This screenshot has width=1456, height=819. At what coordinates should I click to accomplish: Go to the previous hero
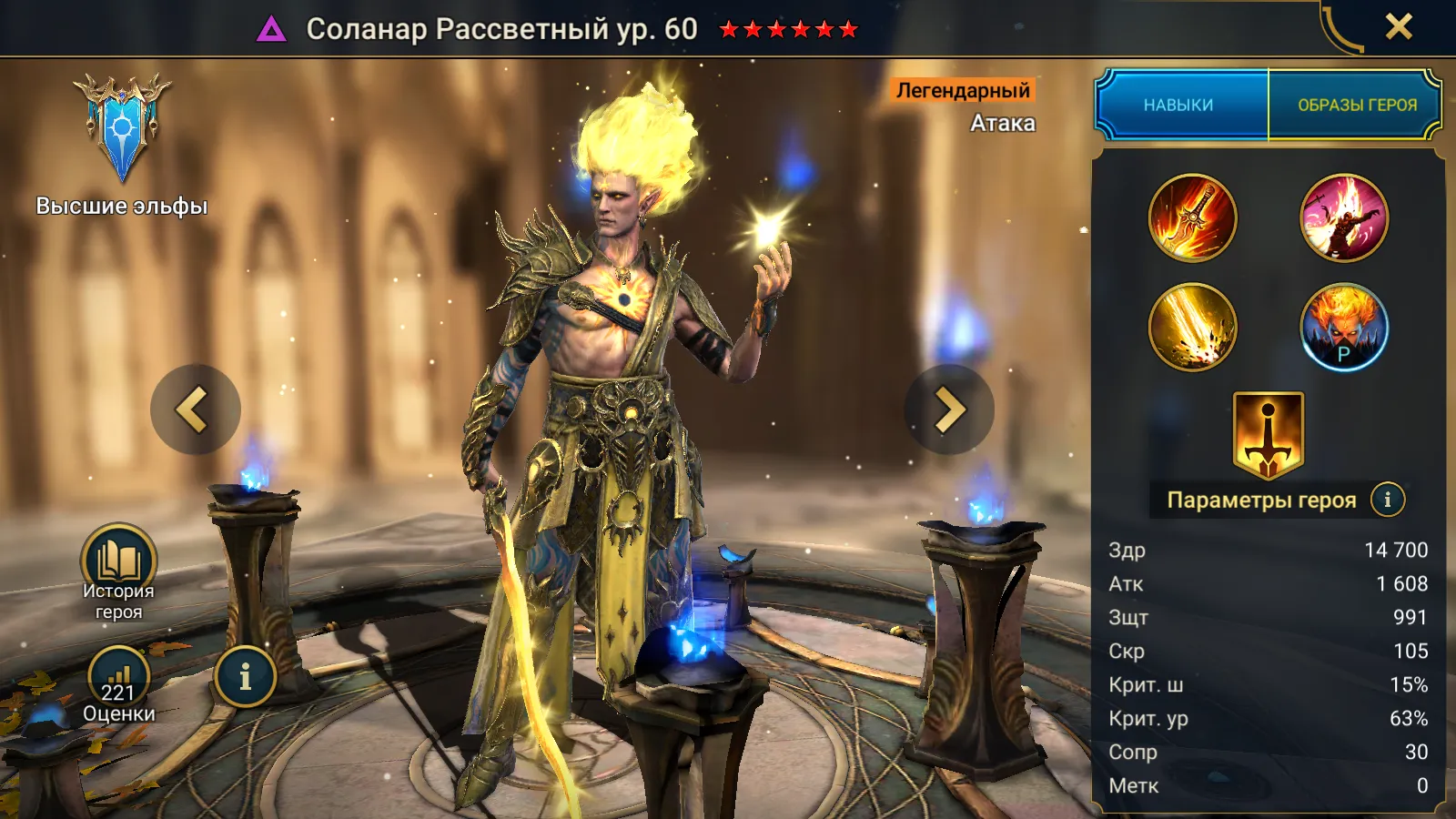point(195,409)
